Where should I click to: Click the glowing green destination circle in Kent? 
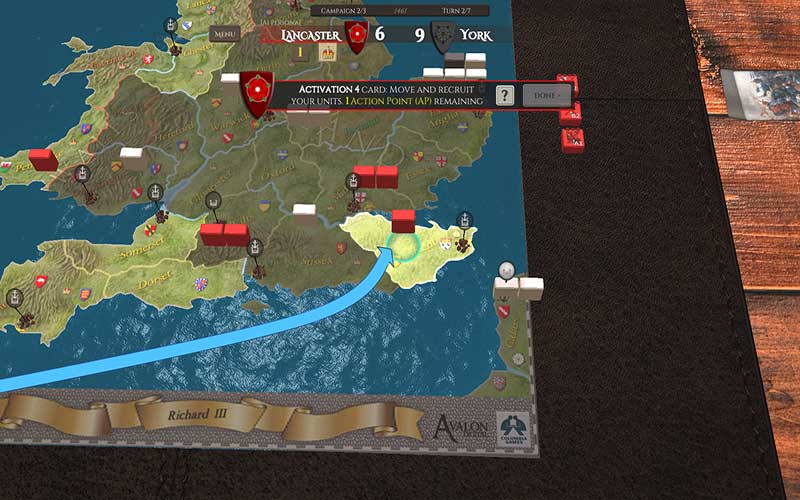click(x=409, y=248)
